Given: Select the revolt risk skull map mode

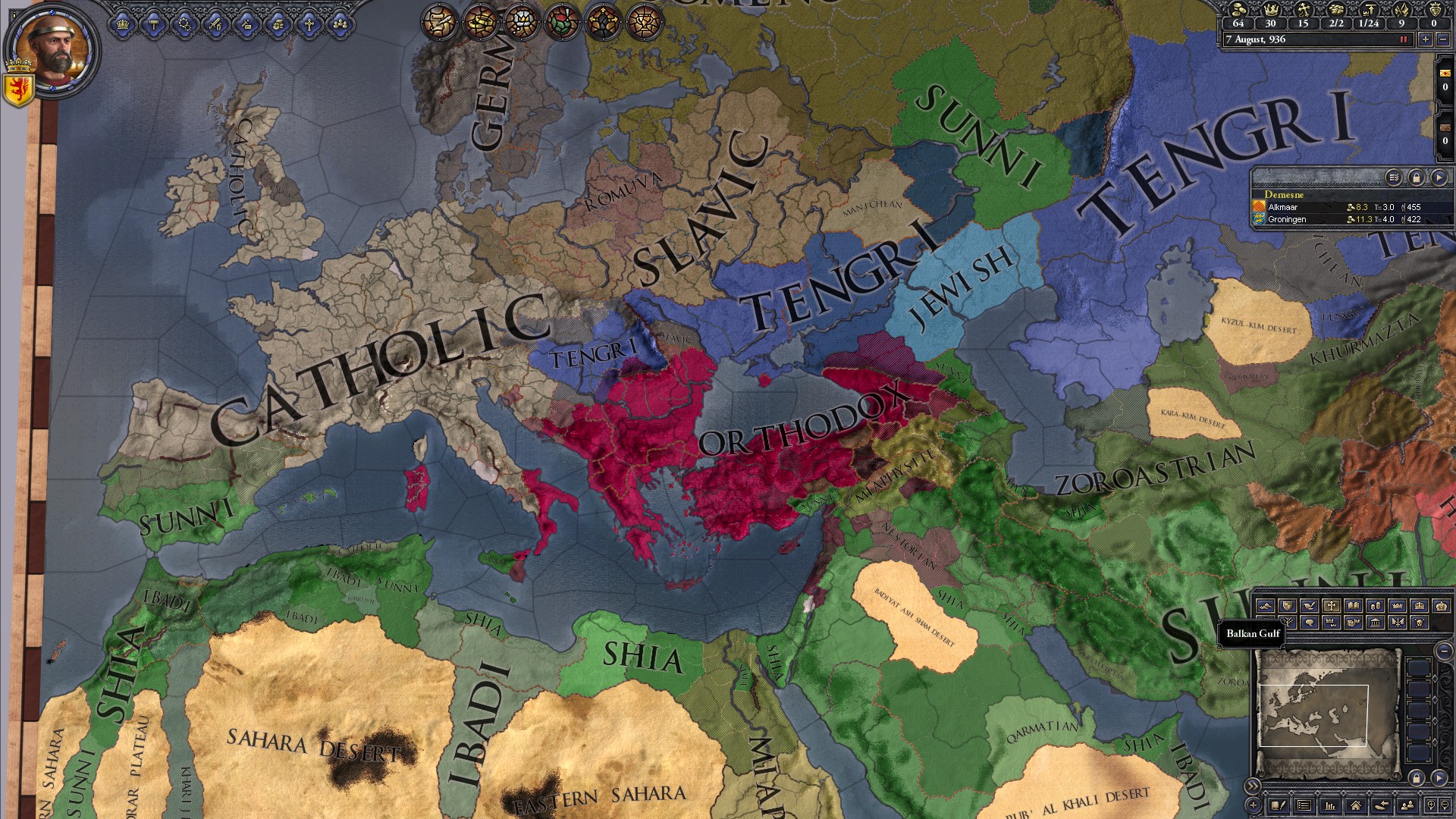Looking at the screenshot, I should (1421, 623).
